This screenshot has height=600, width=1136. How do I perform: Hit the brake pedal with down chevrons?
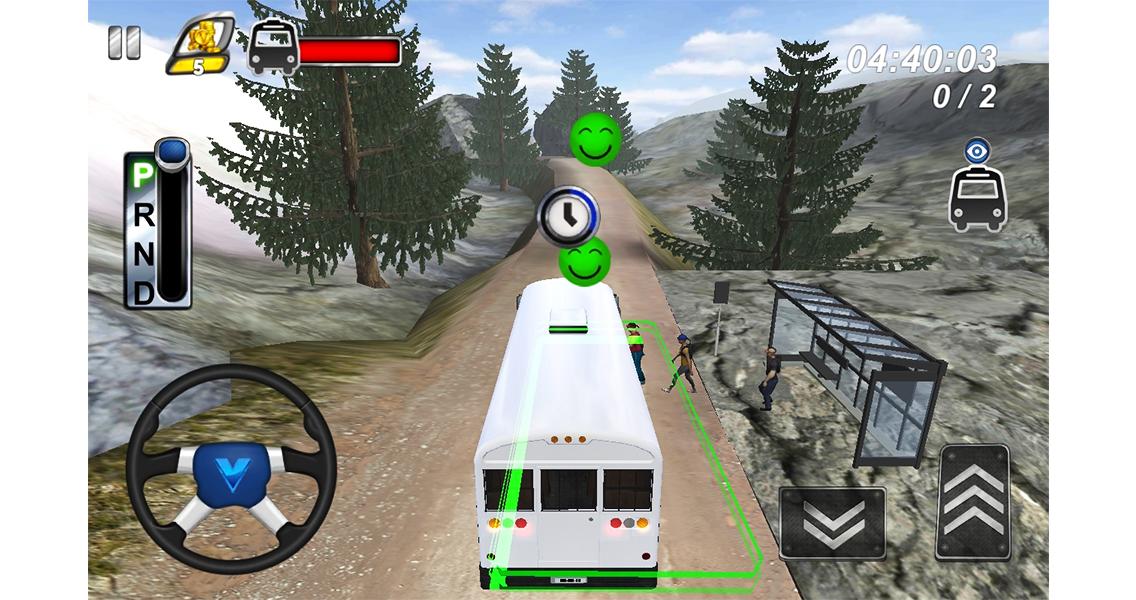coord(832,522)
